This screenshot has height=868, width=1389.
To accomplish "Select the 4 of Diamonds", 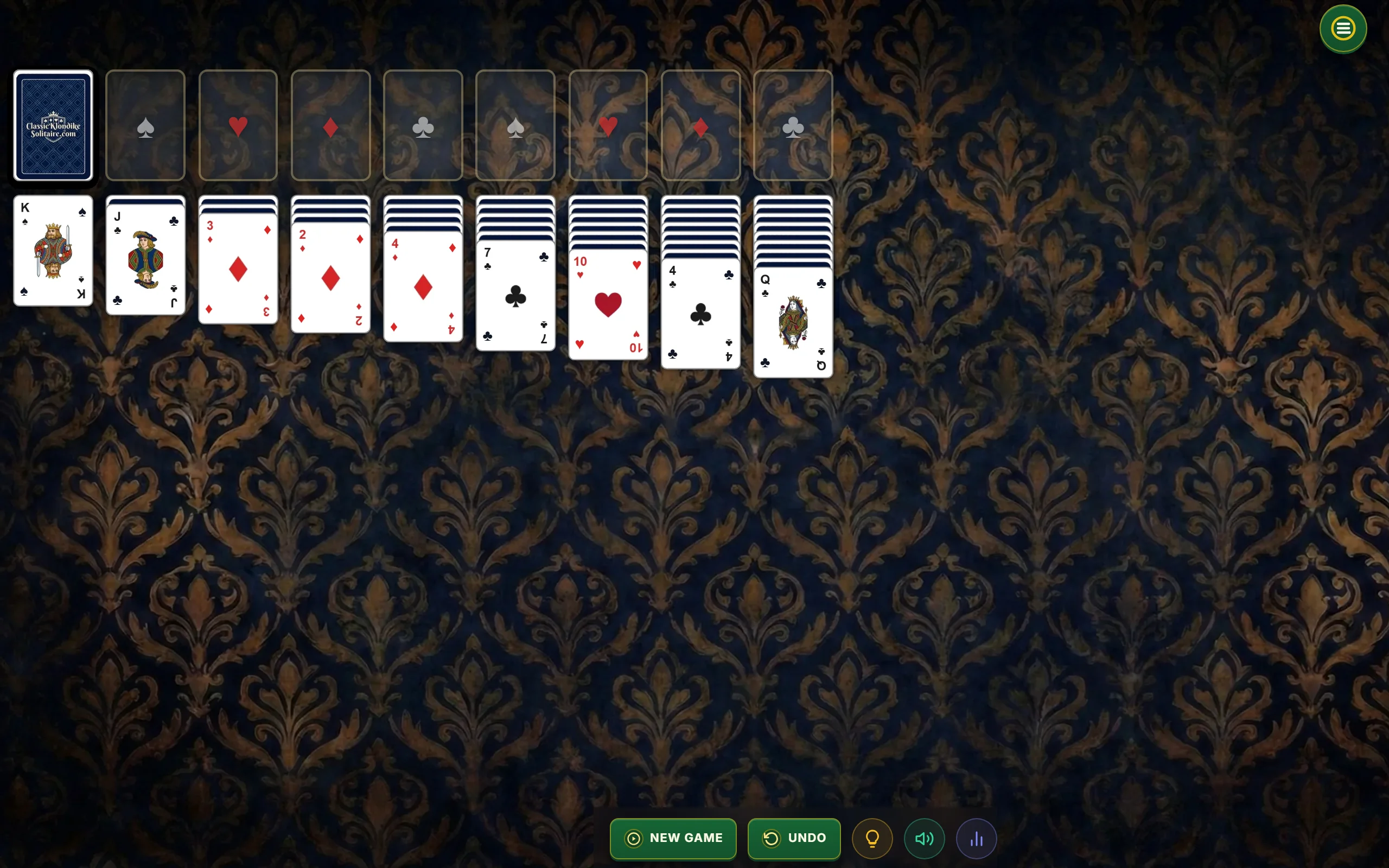I will (423, 287).
